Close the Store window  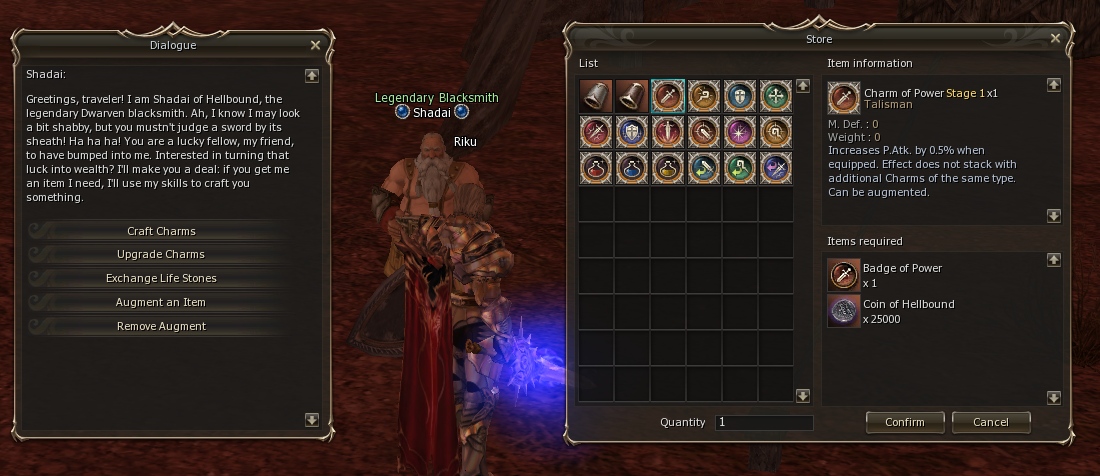click(1055, 39)
